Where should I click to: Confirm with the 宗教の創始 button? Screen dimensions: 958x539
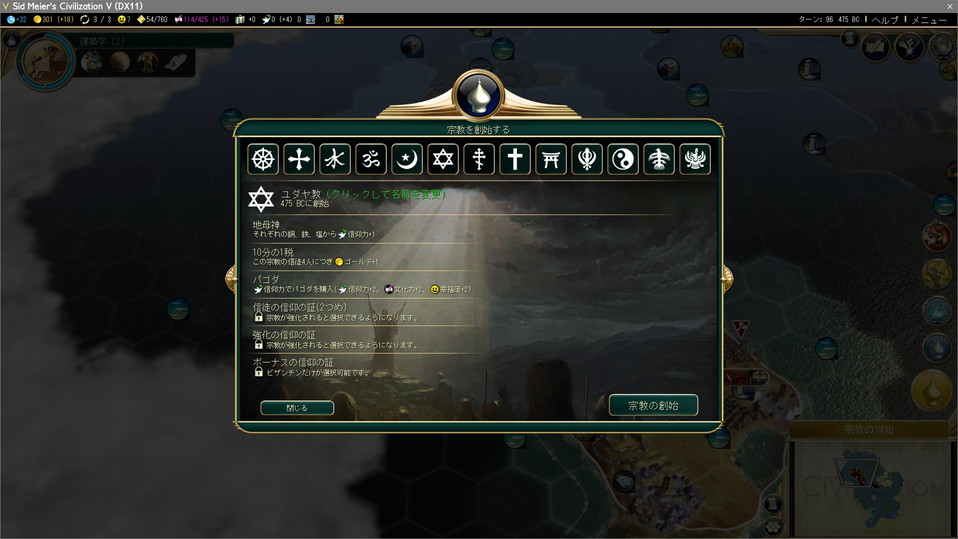(653, 405)
